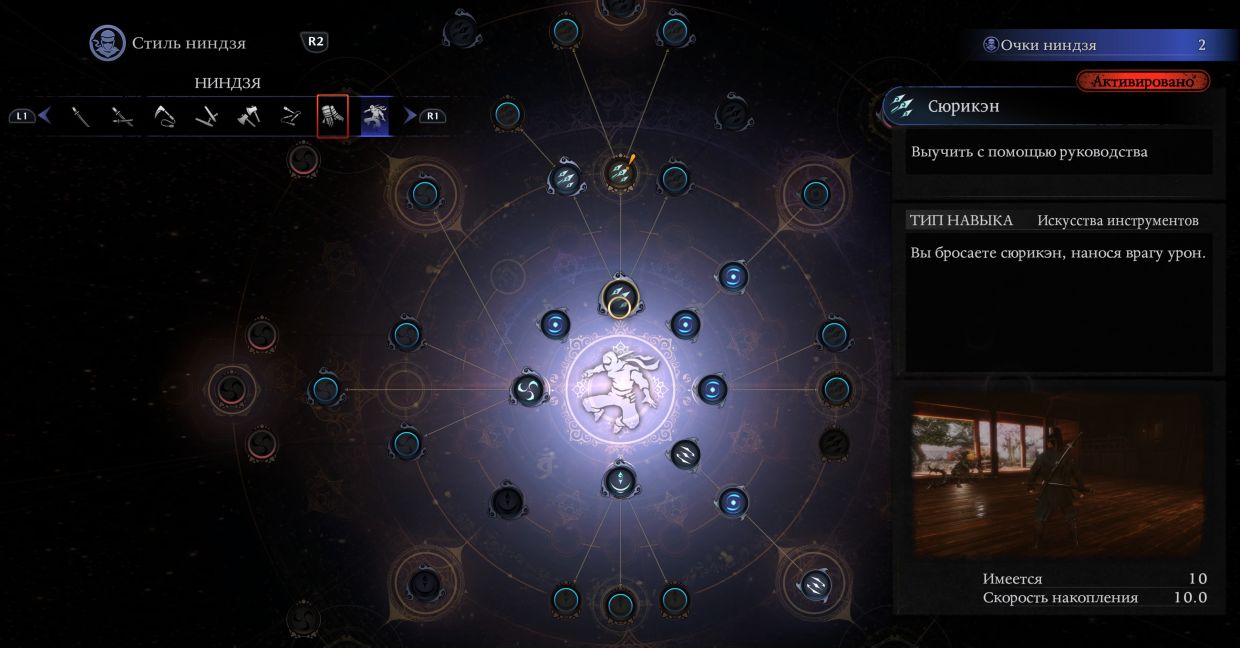Screen dimensions: 1240x648
Task: Select the striped wind node in the ornate corner ring
Action: pos(815,583)
